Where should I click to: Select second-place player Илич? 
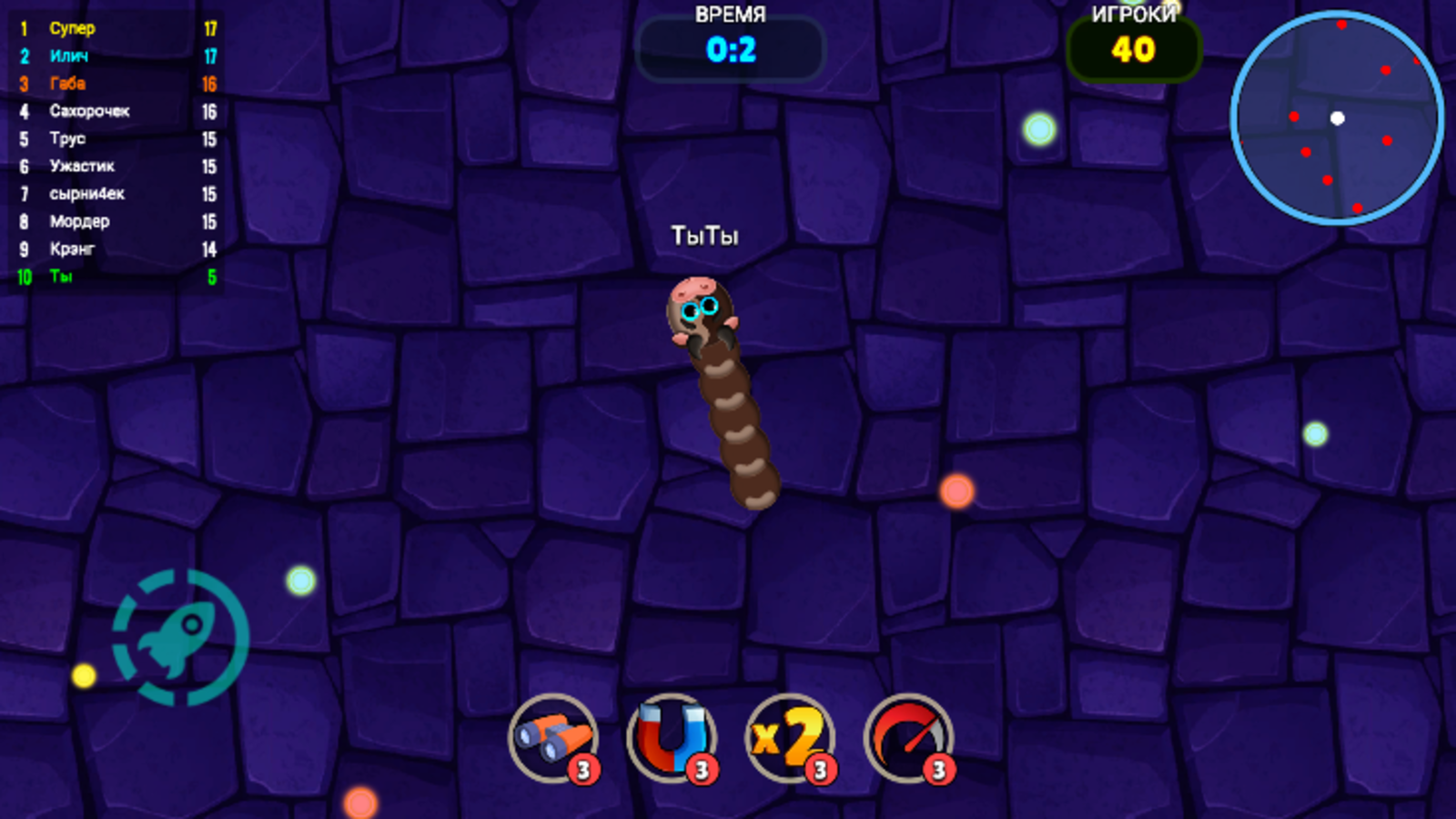pyautogui.click(x=67, y=56)
